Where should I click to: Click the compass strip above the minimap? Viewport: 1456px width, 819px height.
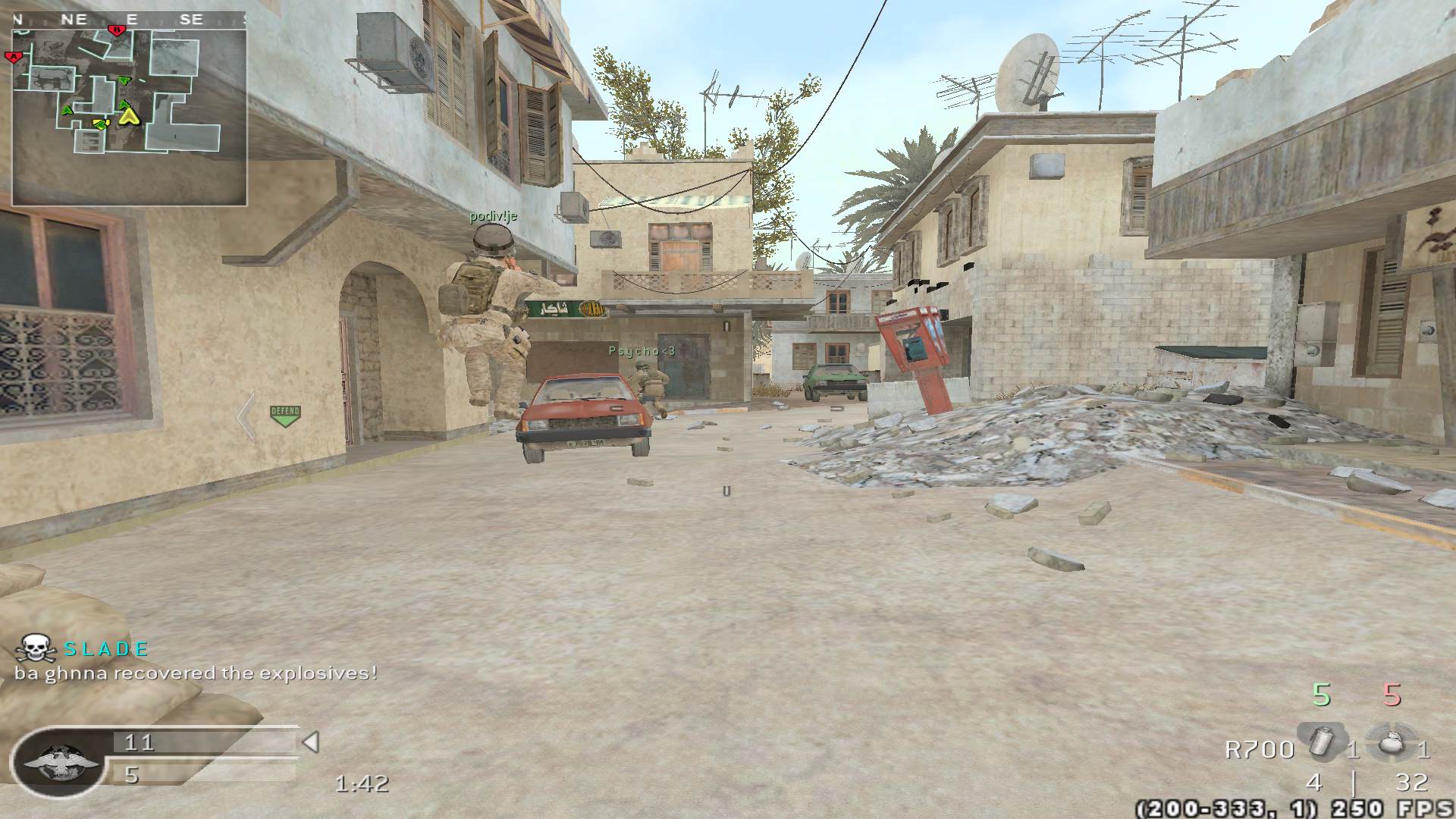point(129,20)
